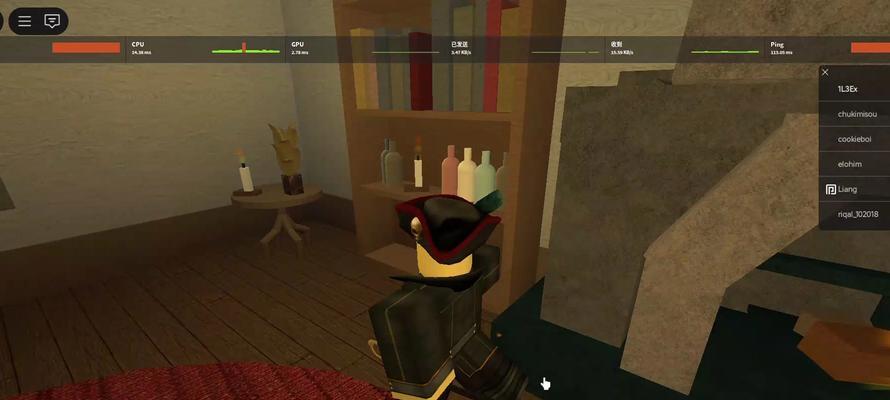Screen dimensions: 890x400
Task: Select elohim from the player list
Action: [x=849, y=164]
